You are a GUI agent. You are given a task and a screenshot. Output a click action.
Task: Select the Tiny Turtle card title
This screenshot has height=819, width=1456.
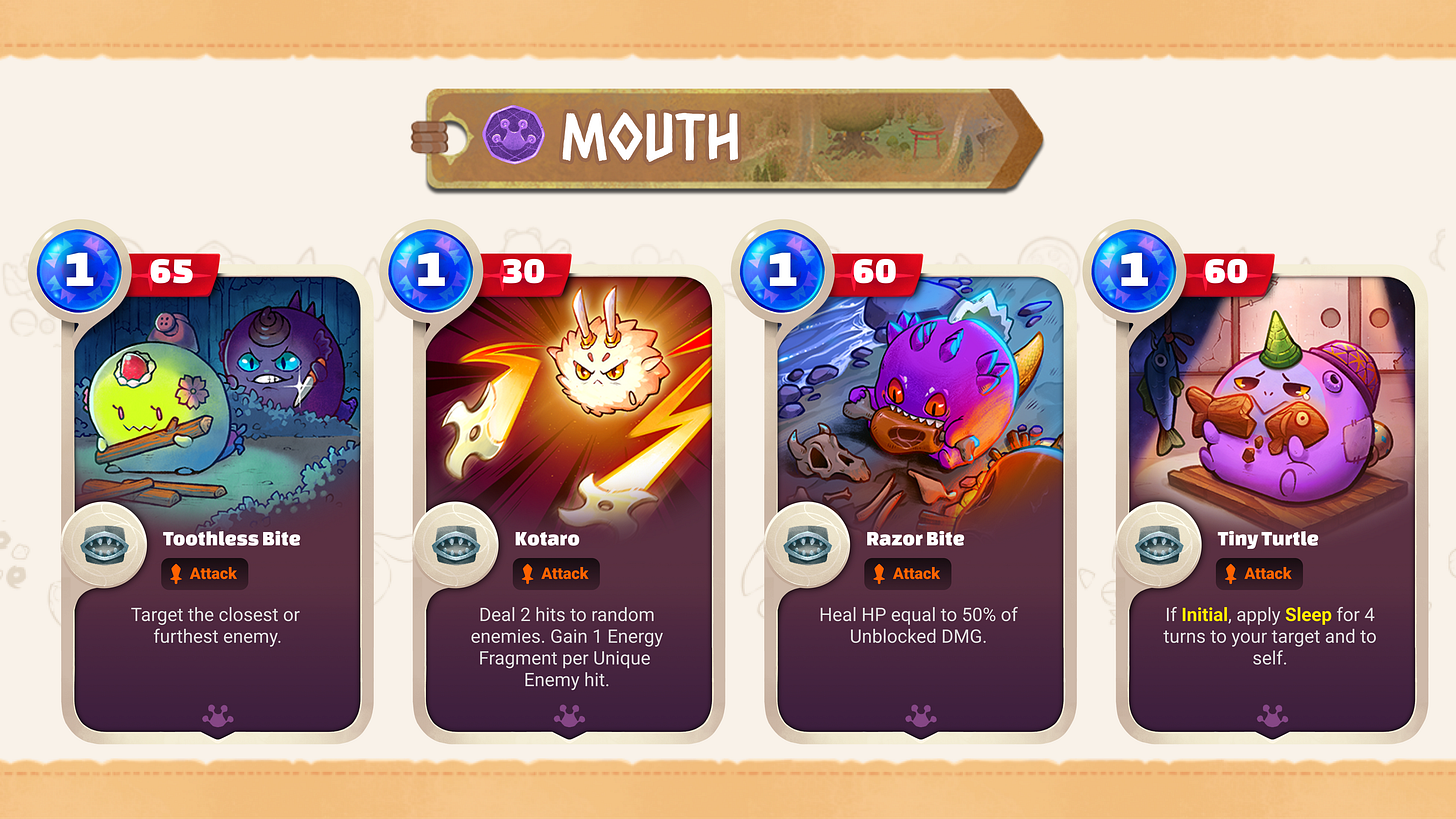click(1268, 538)
